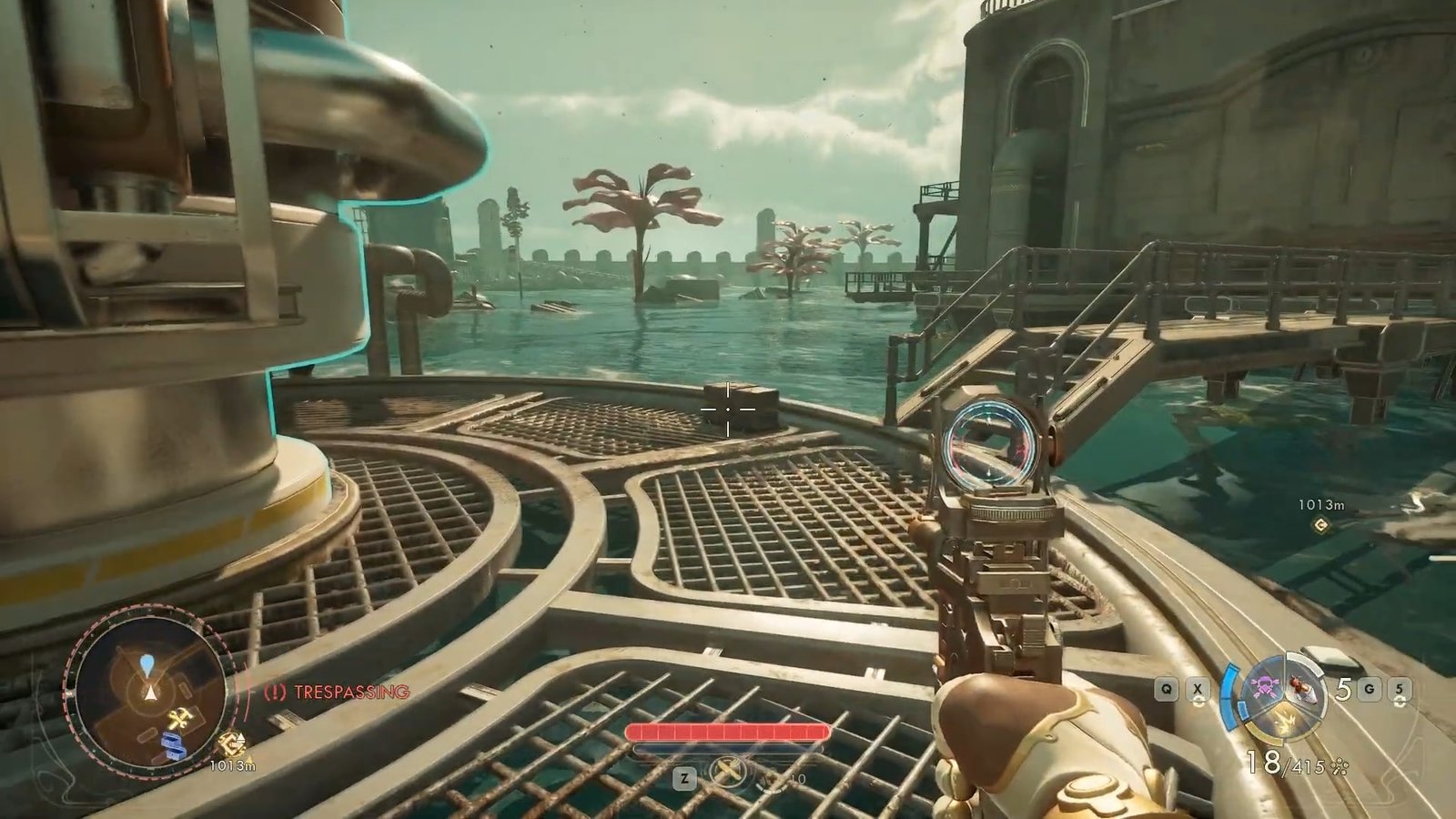Click the blue chest marker on minimap
The height and width of the screenshot is (819, 1456).
point(174,744)
